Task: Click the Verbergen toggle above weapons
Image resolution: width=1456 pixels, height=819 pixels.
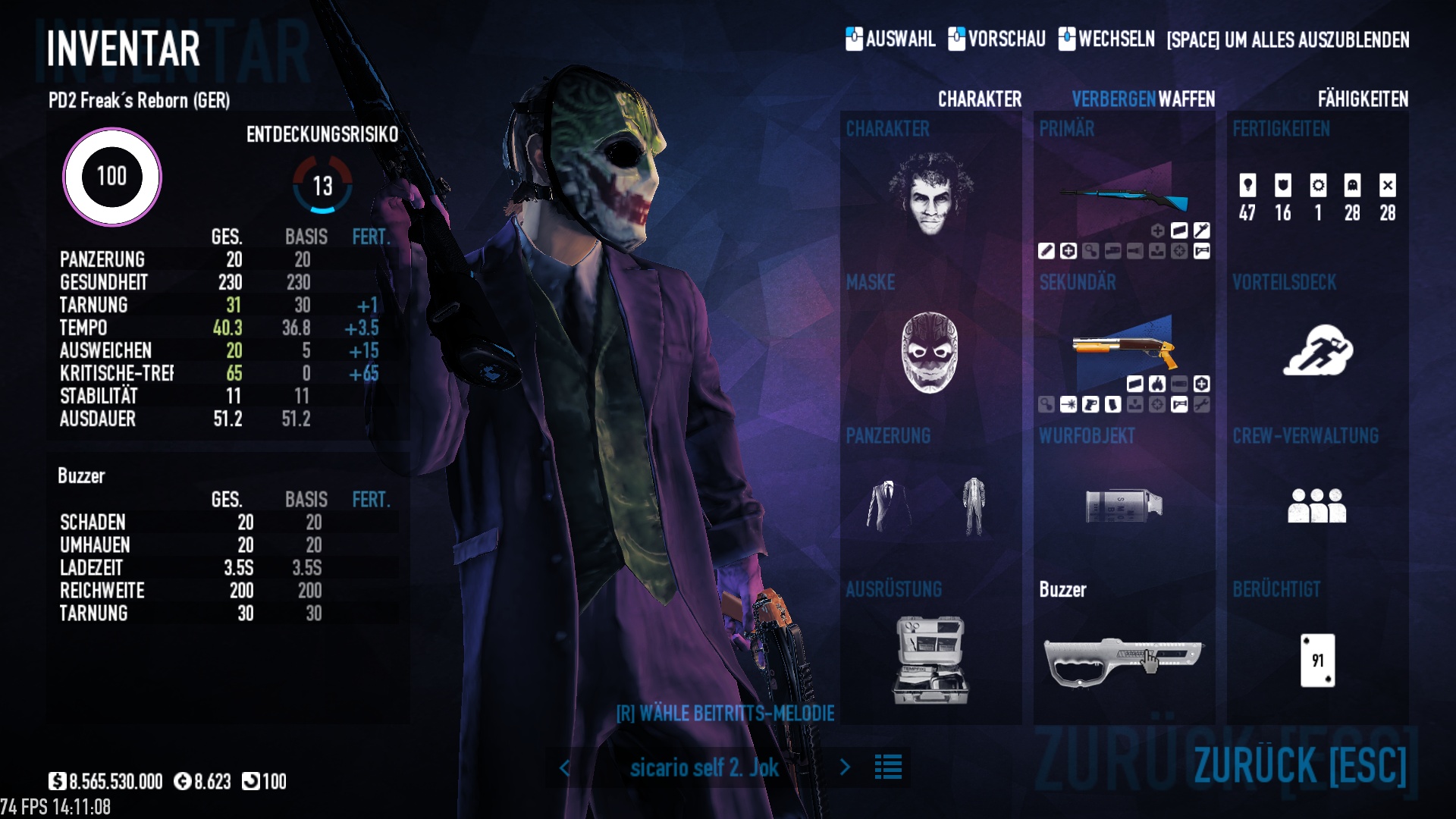Action: click(x=1113, y=99)
